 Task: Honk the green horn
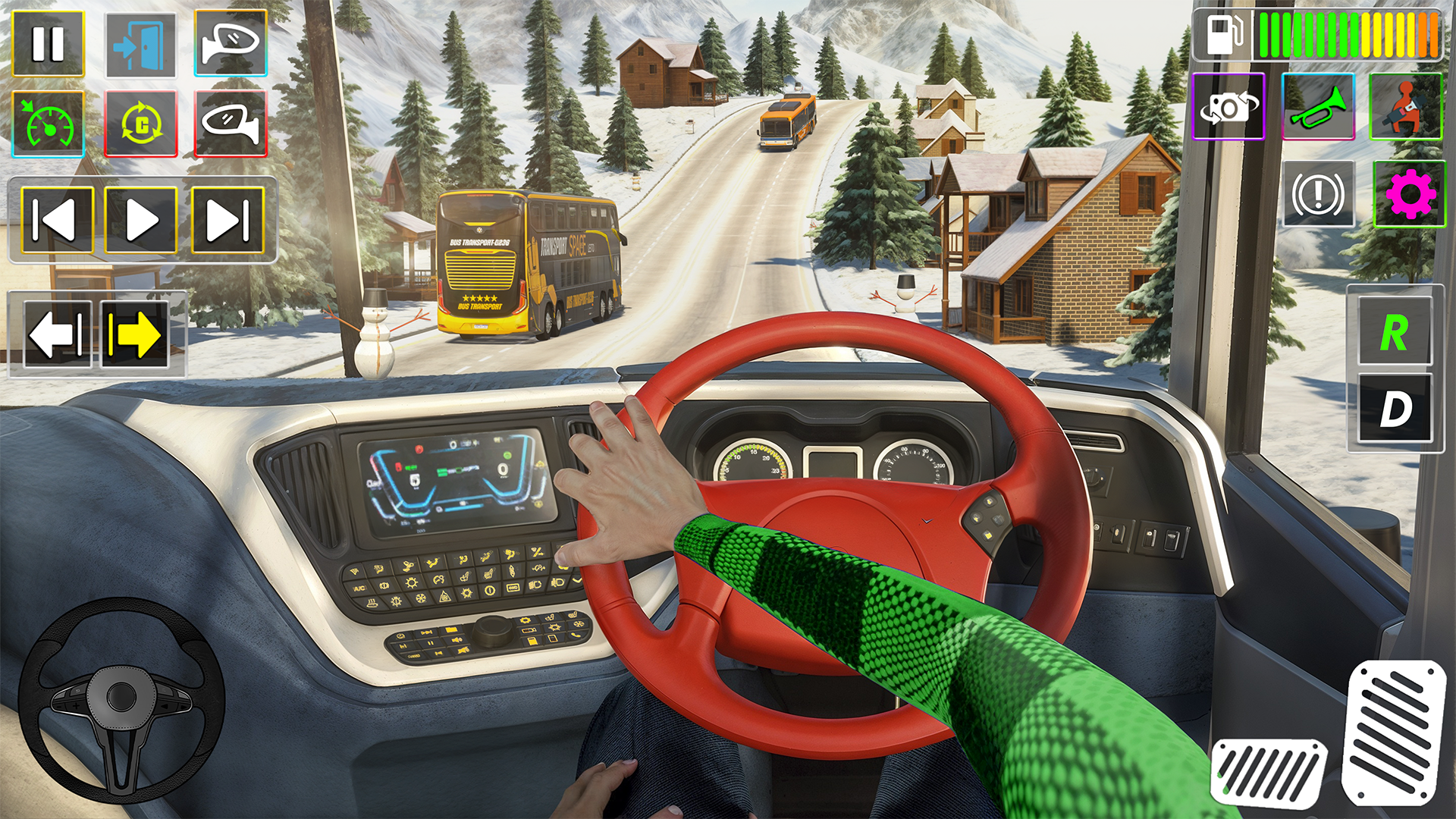[x=1318, y=107]
